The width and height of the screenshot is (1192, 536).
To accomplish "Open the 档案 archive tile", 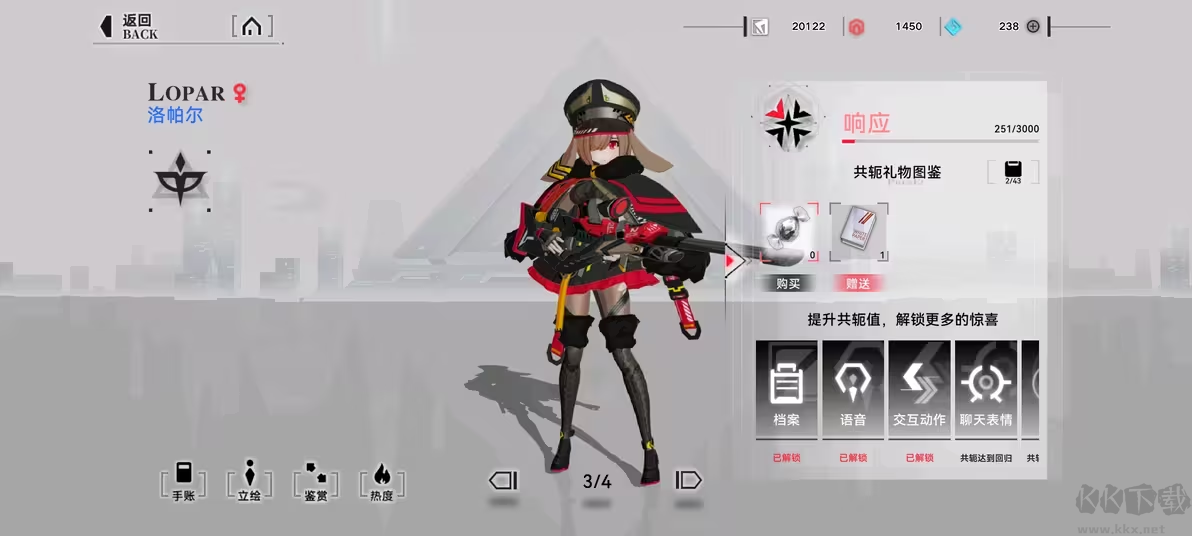I will tap(786, 390).
